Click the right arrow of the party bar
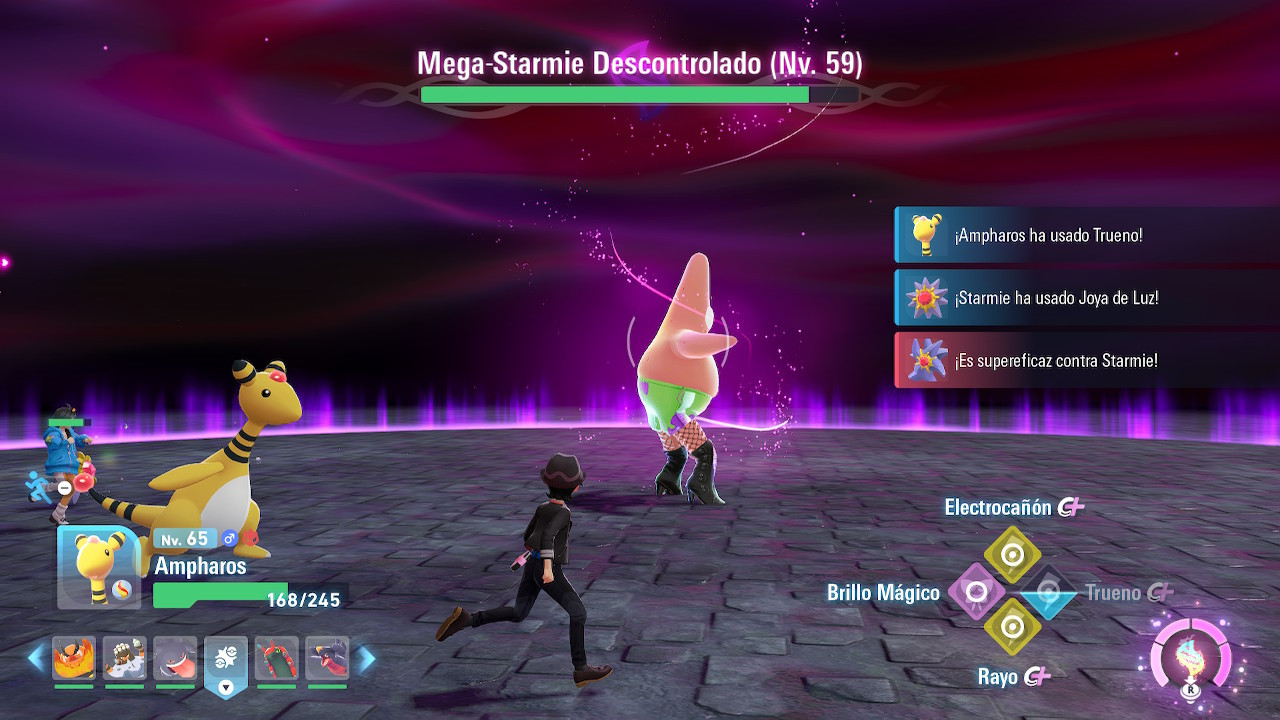 click(x=366, y=658)
